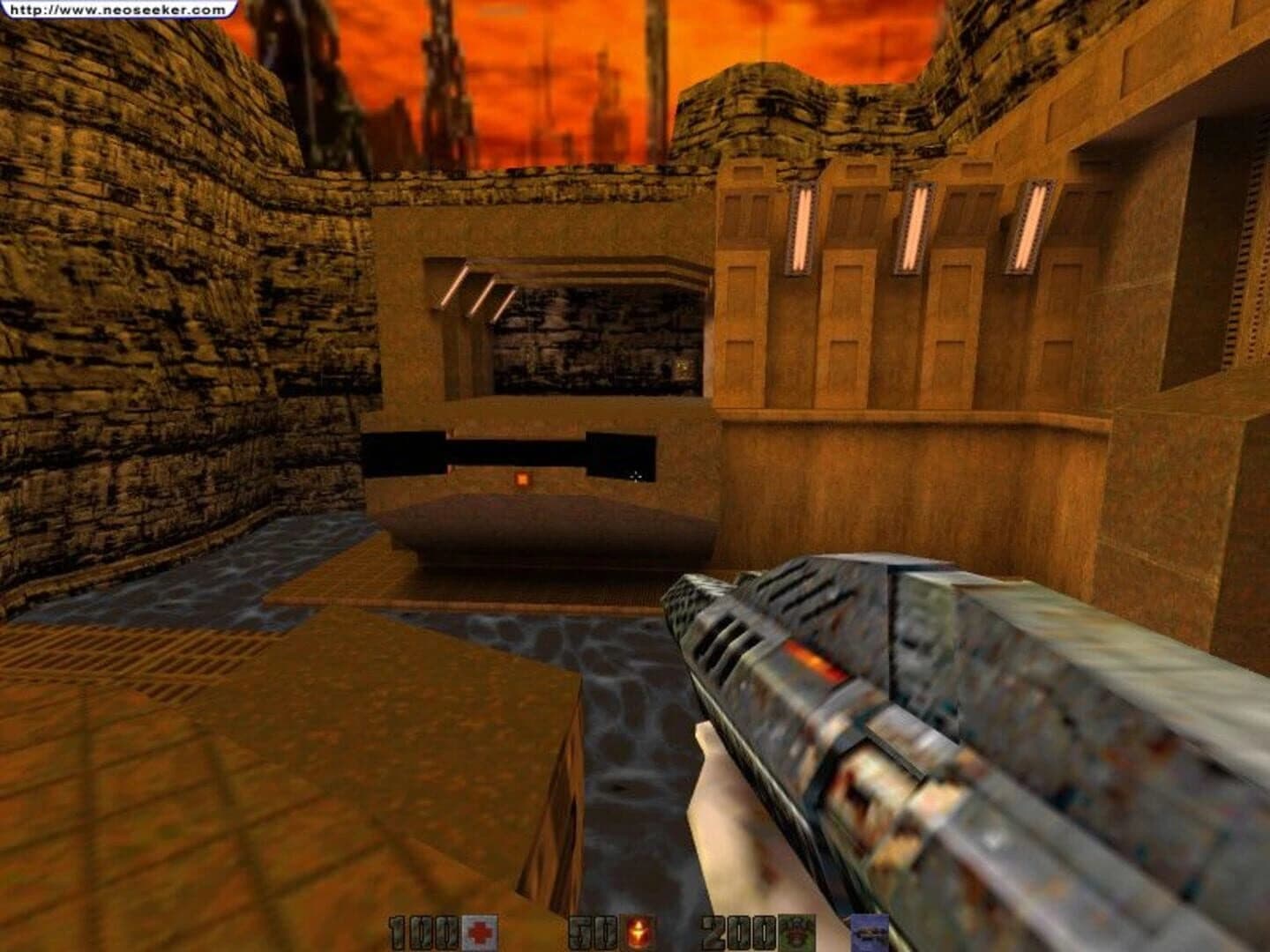Click the crosshair at screen center

point(637,476)
